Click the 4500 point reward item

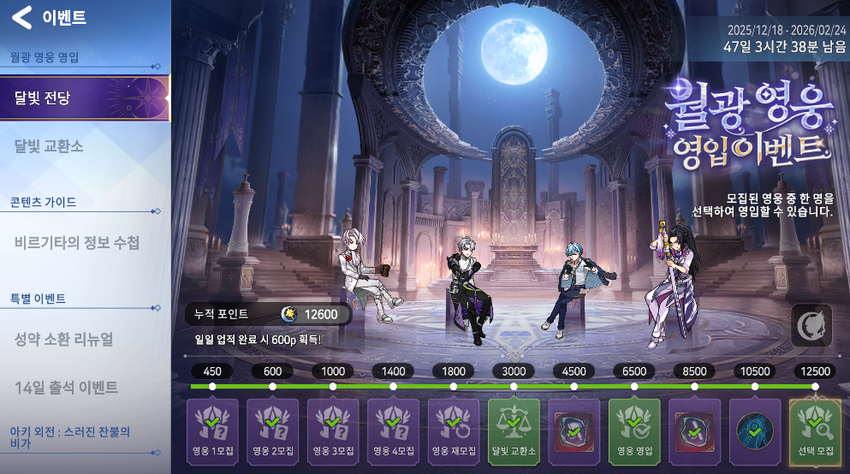click(x=574, y=430)
